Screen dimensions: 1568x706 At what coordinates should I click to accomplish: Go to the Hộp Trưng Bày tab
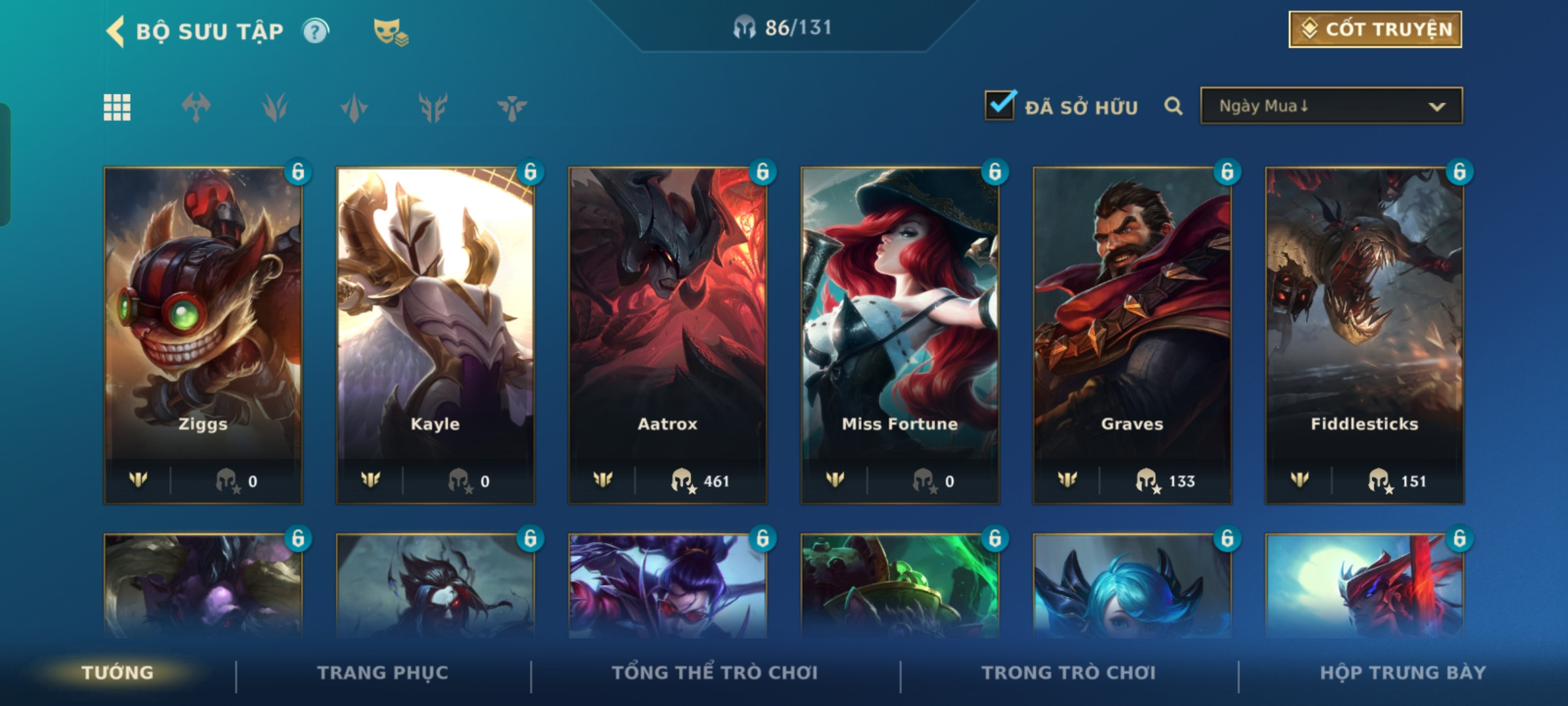[x=1403, y=673]
